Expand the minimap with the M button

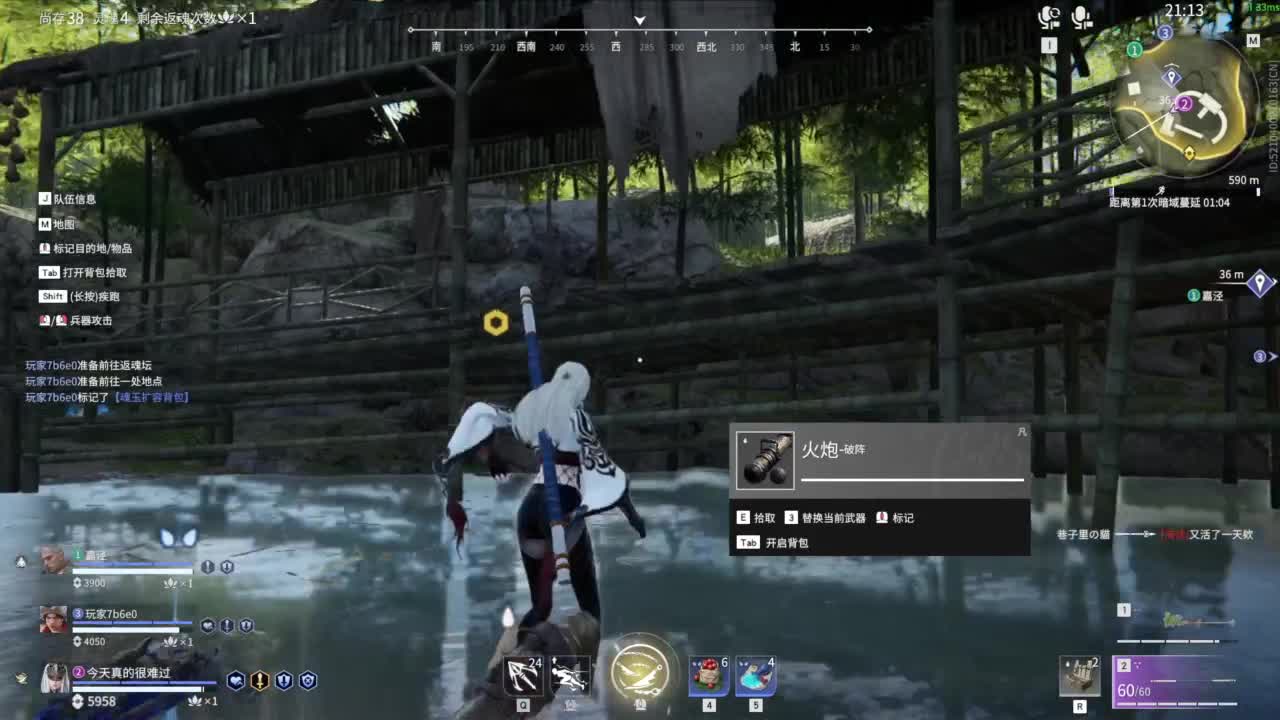(1253, 41)
